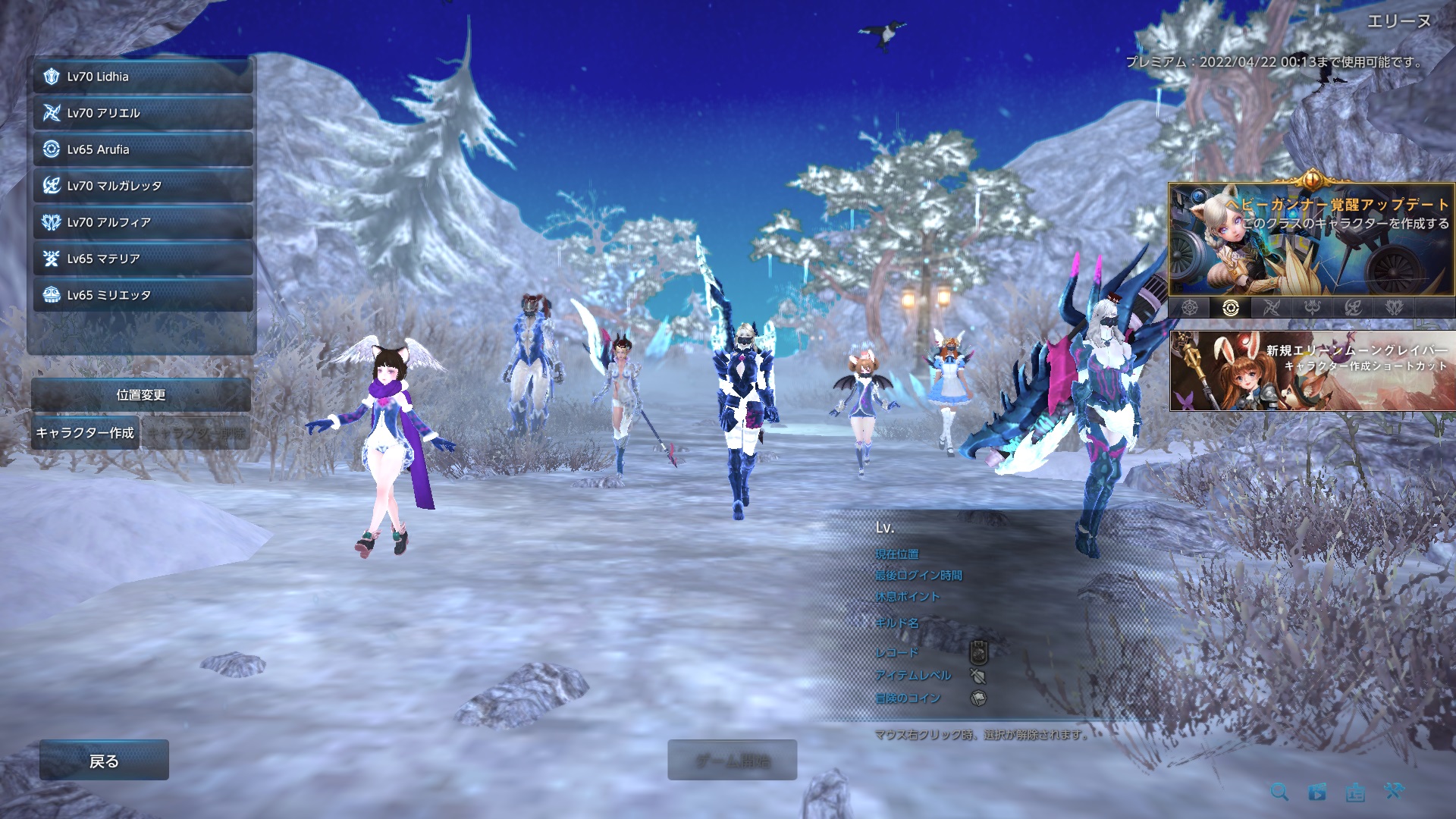Click the video clip icon at the bottom right
This screenshot has height=819, width=1456.
pos(1316,792)
